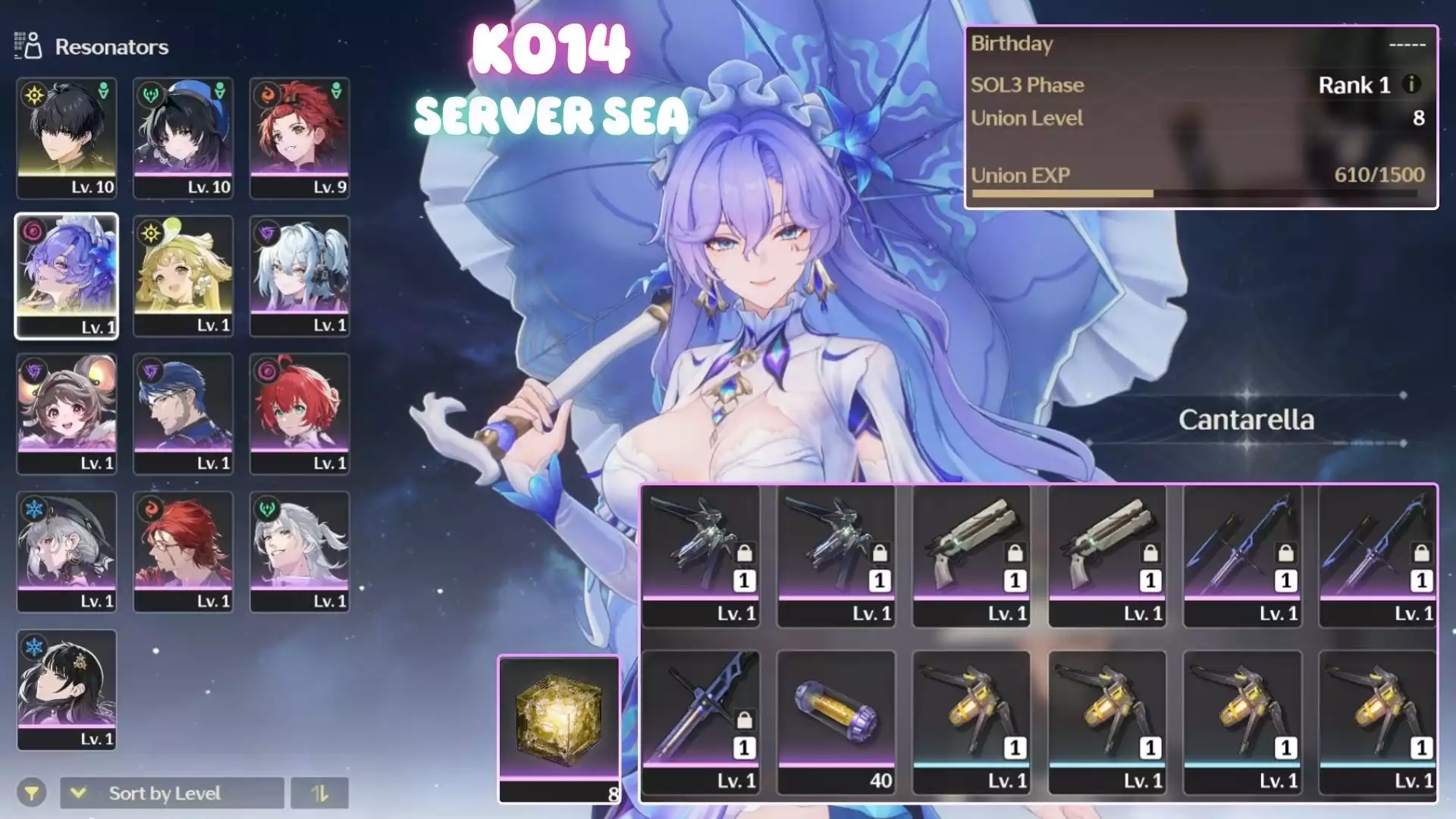Select the red-haired resonator with glasses
Image resolution: width=1456 pixels, height=819 pixels.
point(184,551)
